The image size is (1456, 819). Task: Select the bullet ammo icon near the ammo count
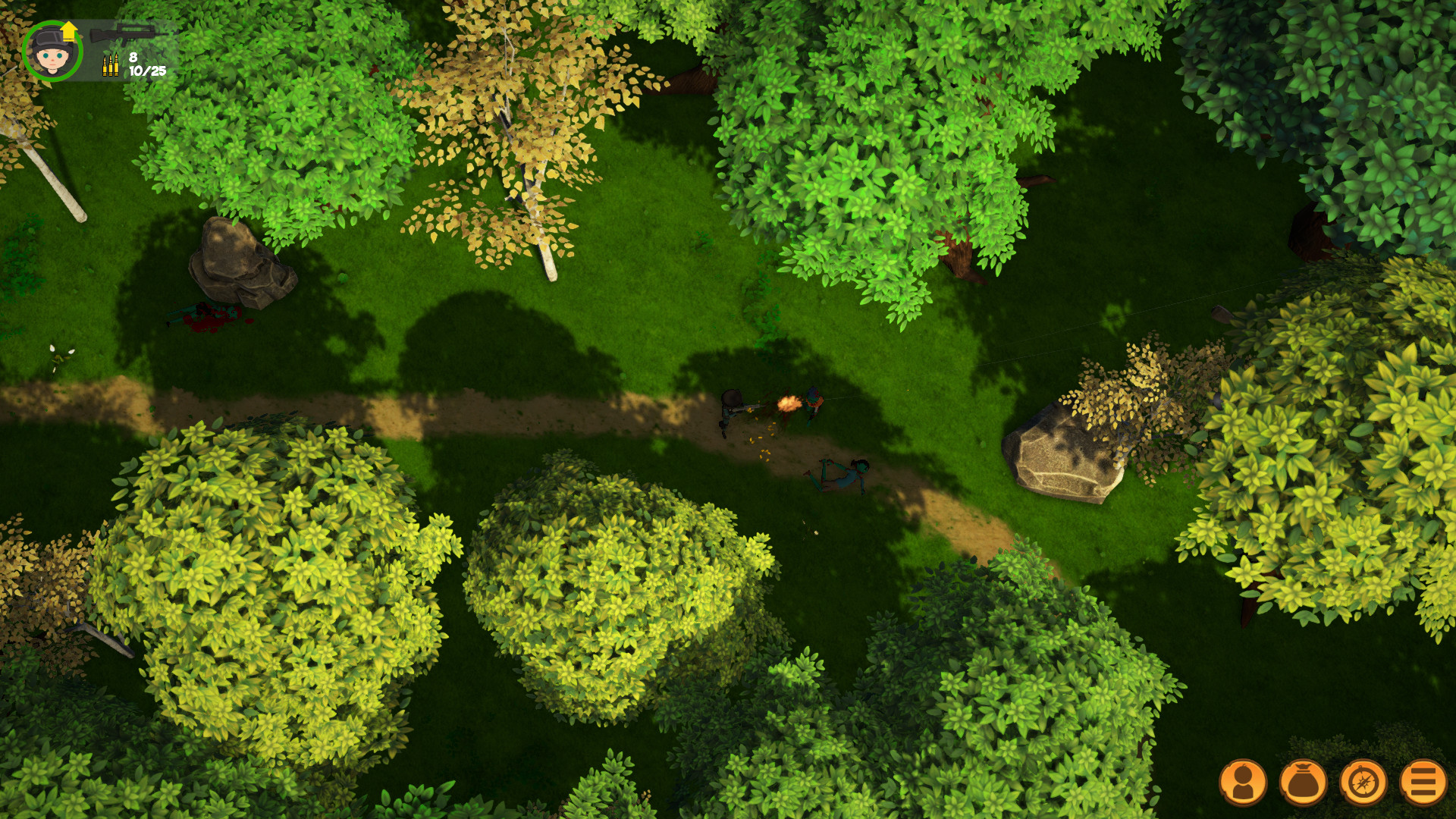111,67
